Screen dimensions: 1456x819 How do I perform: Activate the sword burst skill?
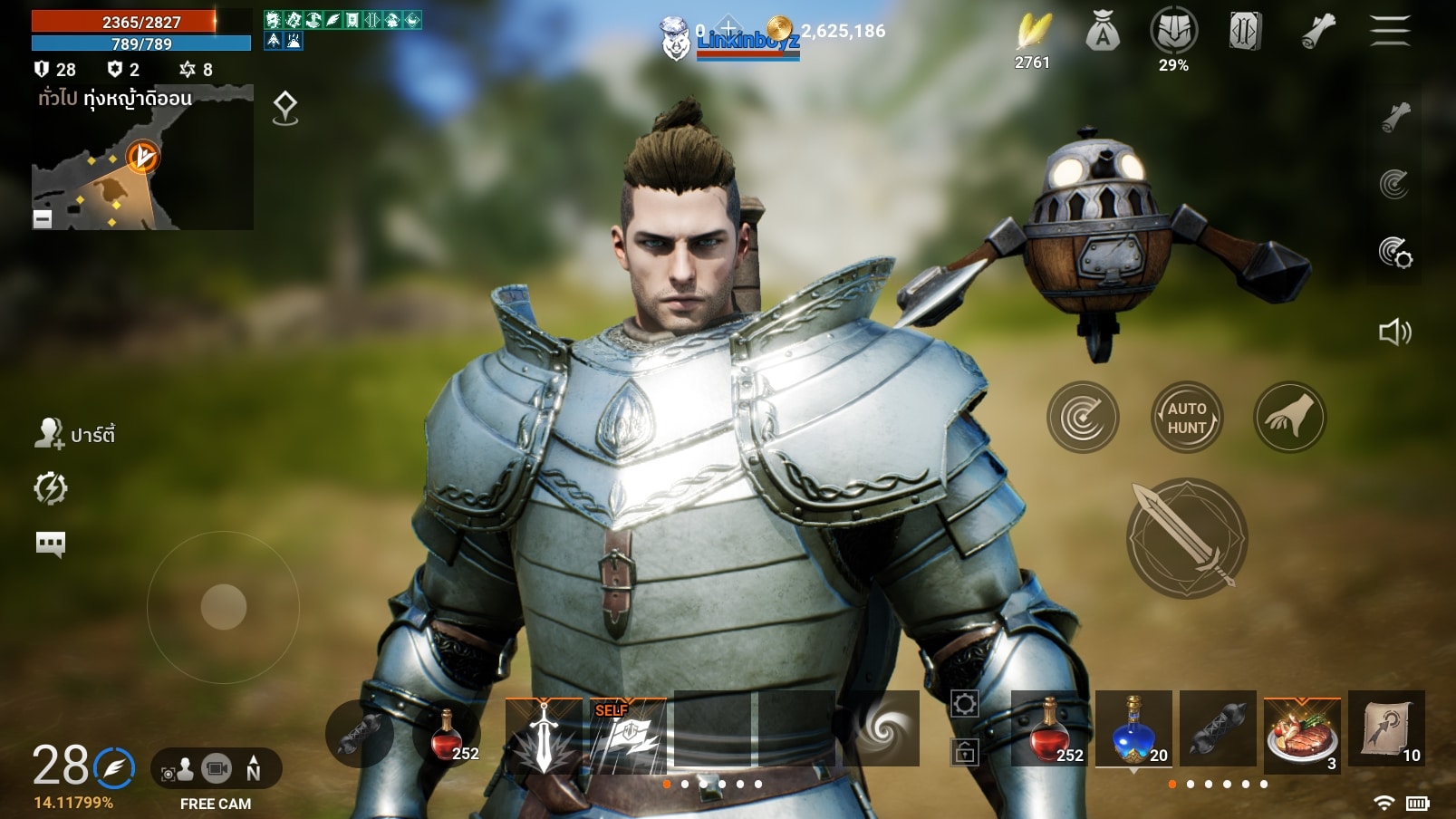tap(544, 735)
